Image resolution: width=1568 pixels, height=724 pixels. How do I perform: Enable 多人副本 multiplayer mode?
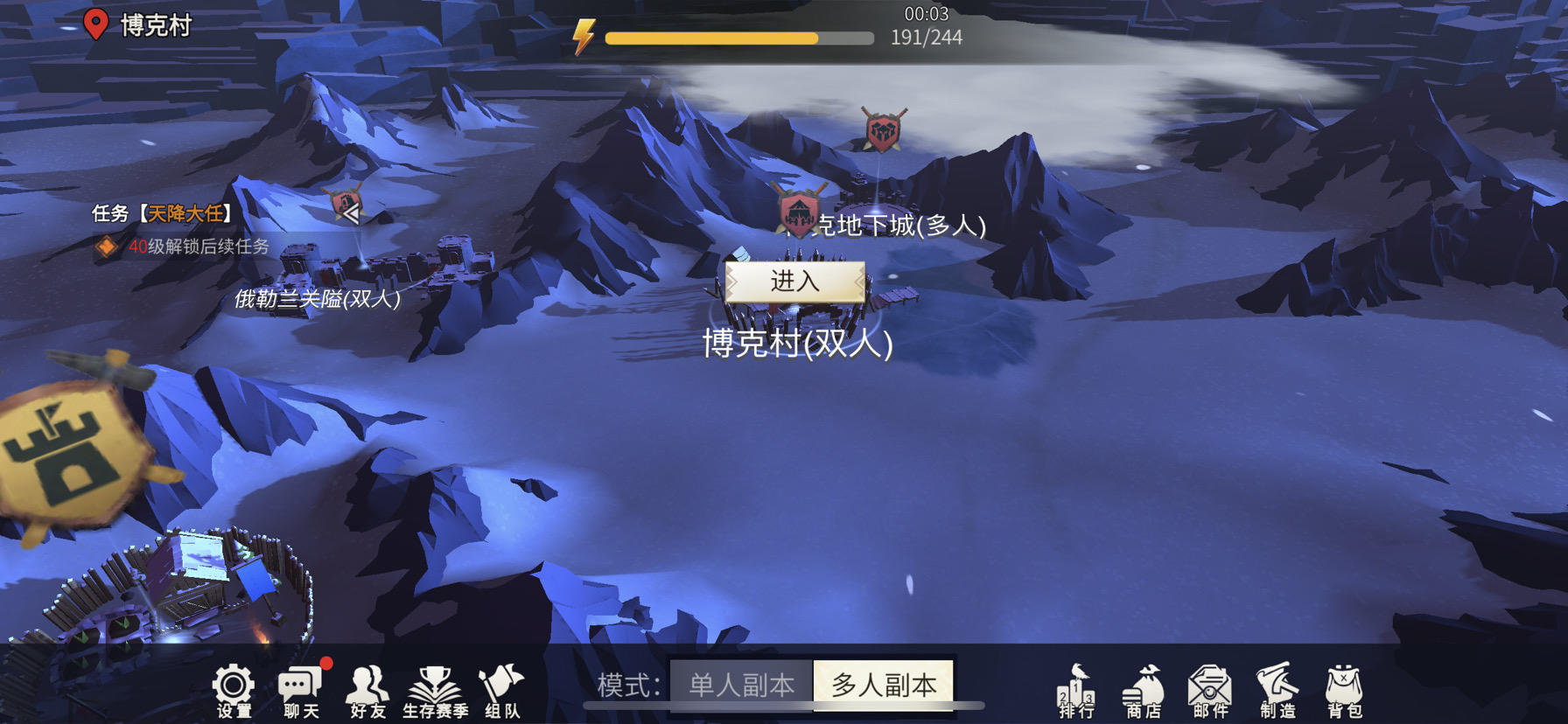[x=884, y=685]
